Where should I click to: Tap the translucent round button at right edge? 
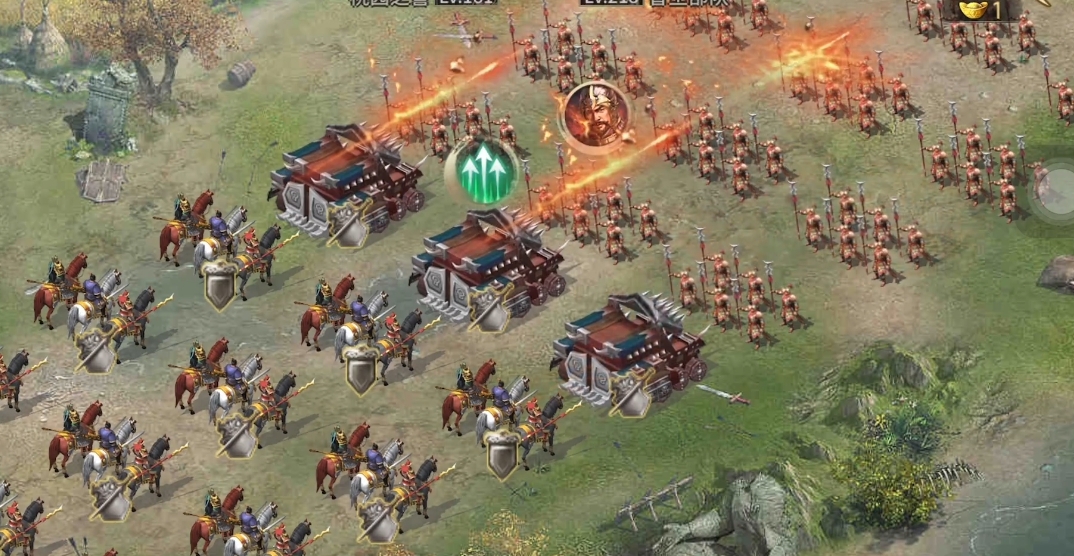pyautogui.click(x=1056, y=188)
